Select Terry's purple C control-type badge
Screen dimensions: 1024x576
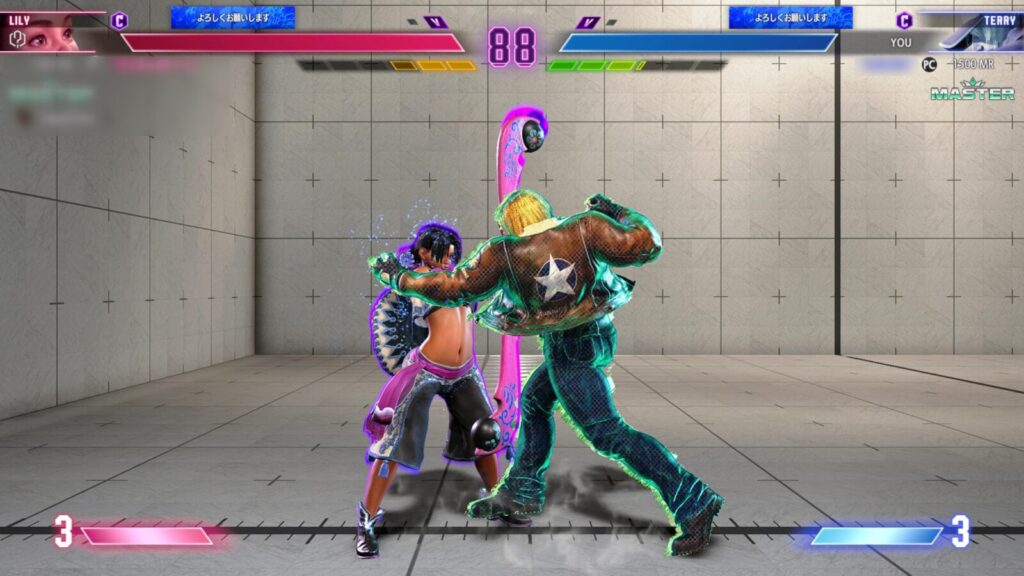coord(904,20)
